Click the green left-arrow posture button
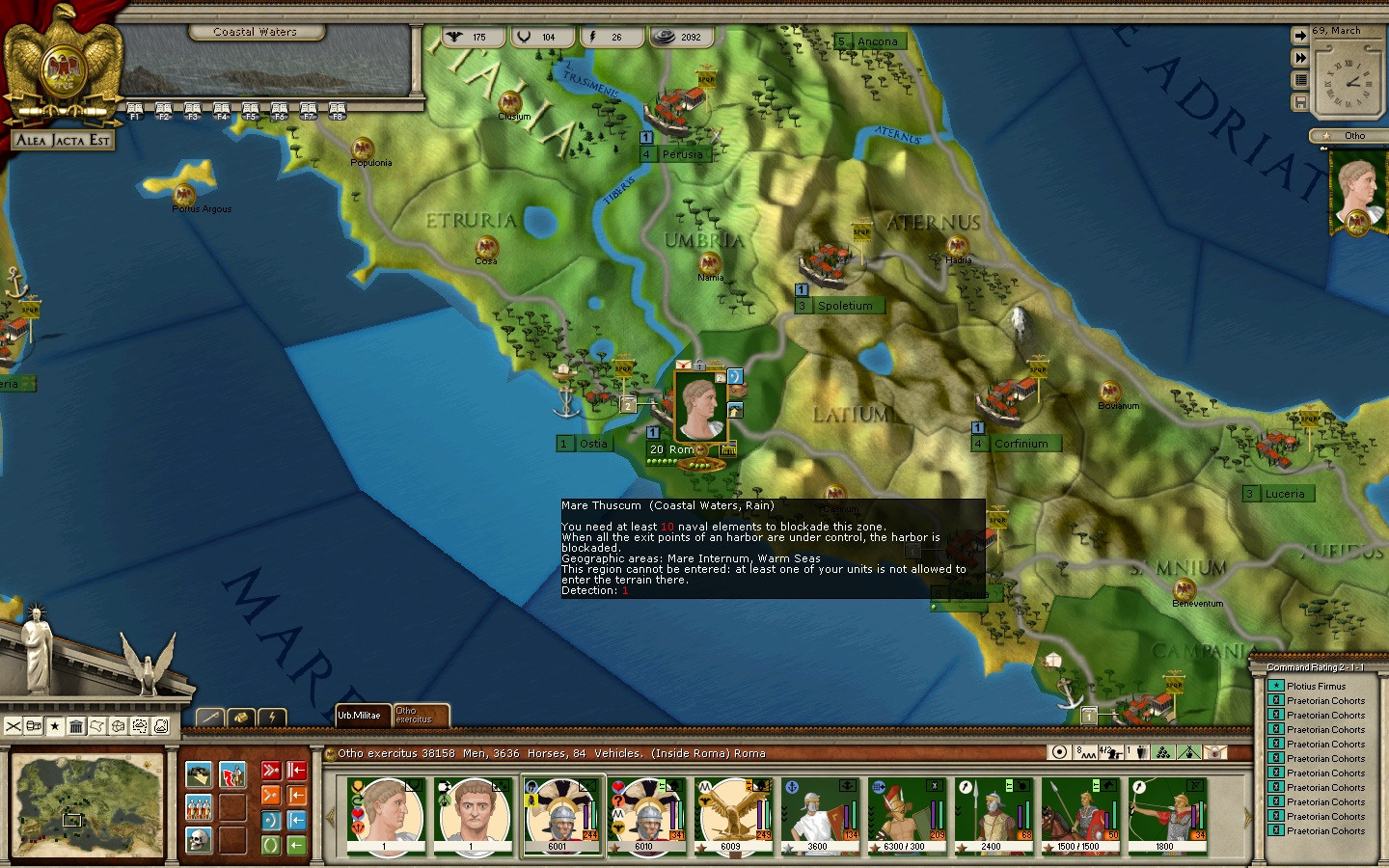This screenshot has width=1389, height=868. click(x=297, y=845)
